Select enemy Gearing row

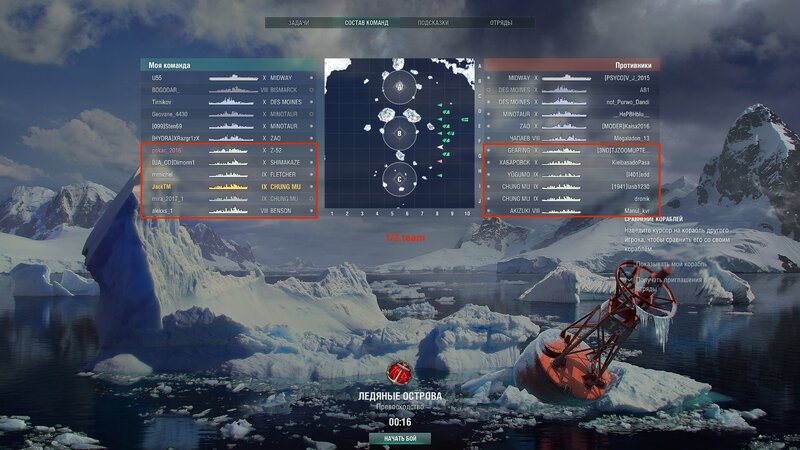pos(570,150)
